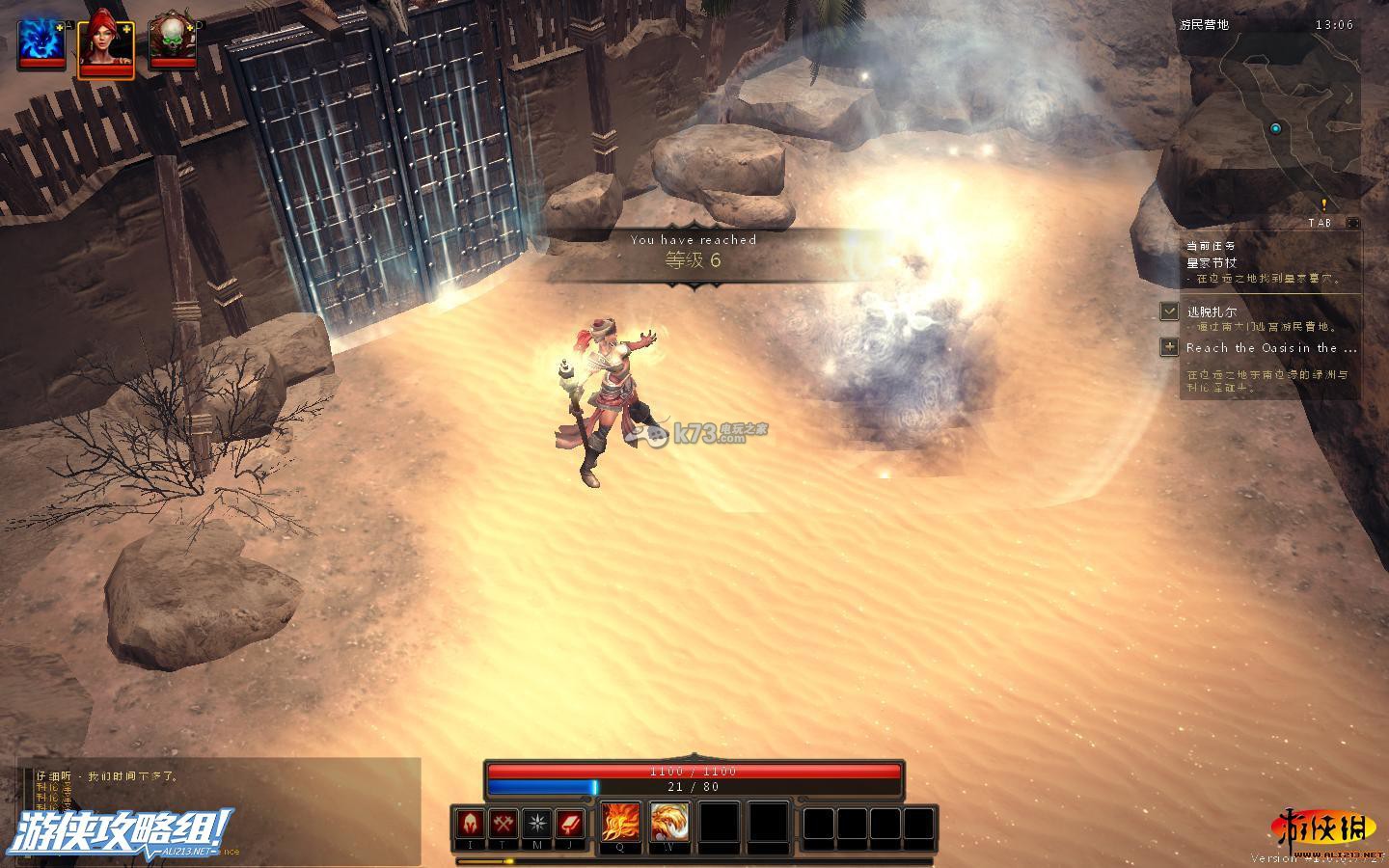Activate the swirling flame ability on W
This screenshot has width=1389, height=868.
tap(668, 823)
